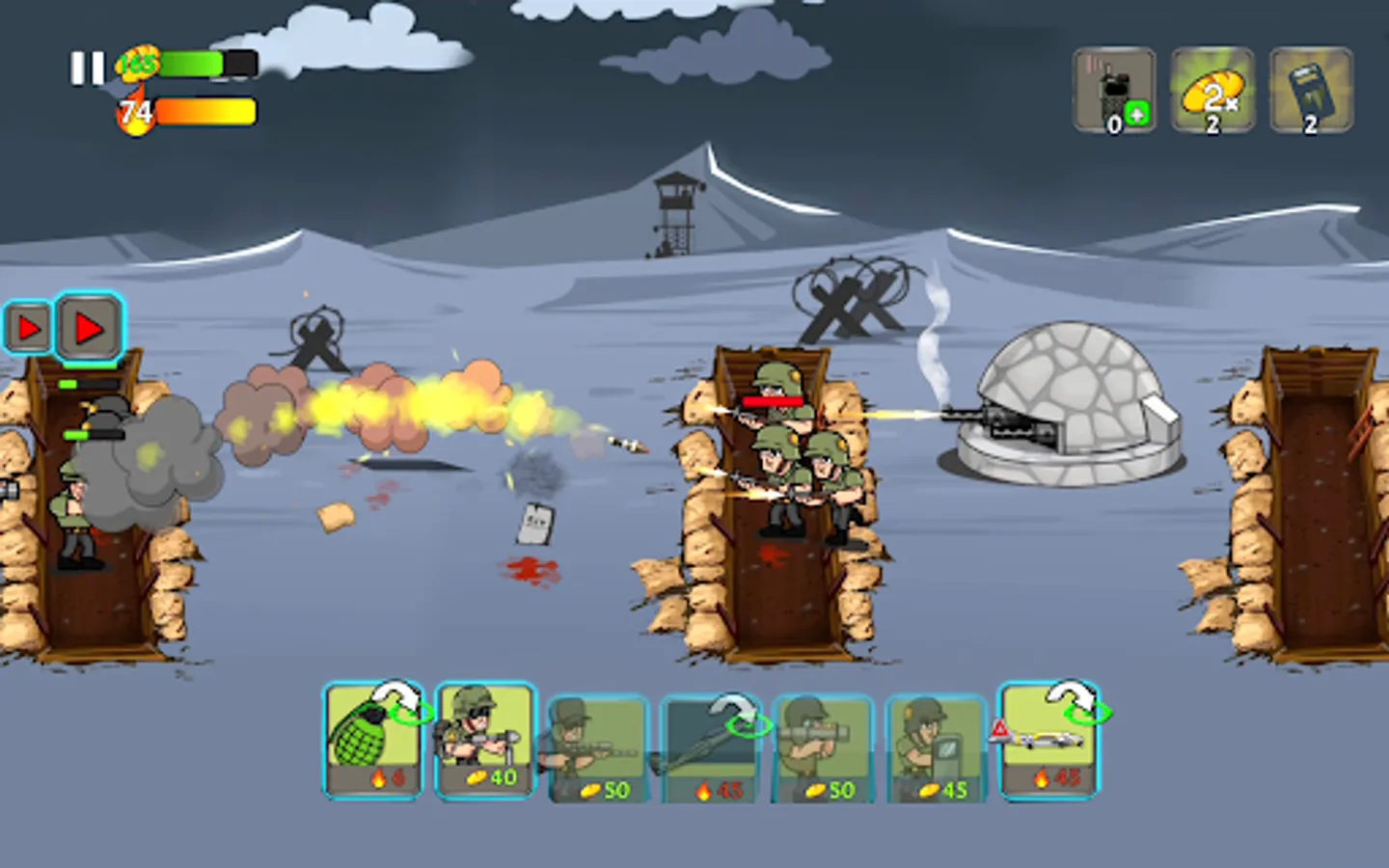
Task: Pick the mortar weapon card costing 45
Action: [x=711, y=743]
